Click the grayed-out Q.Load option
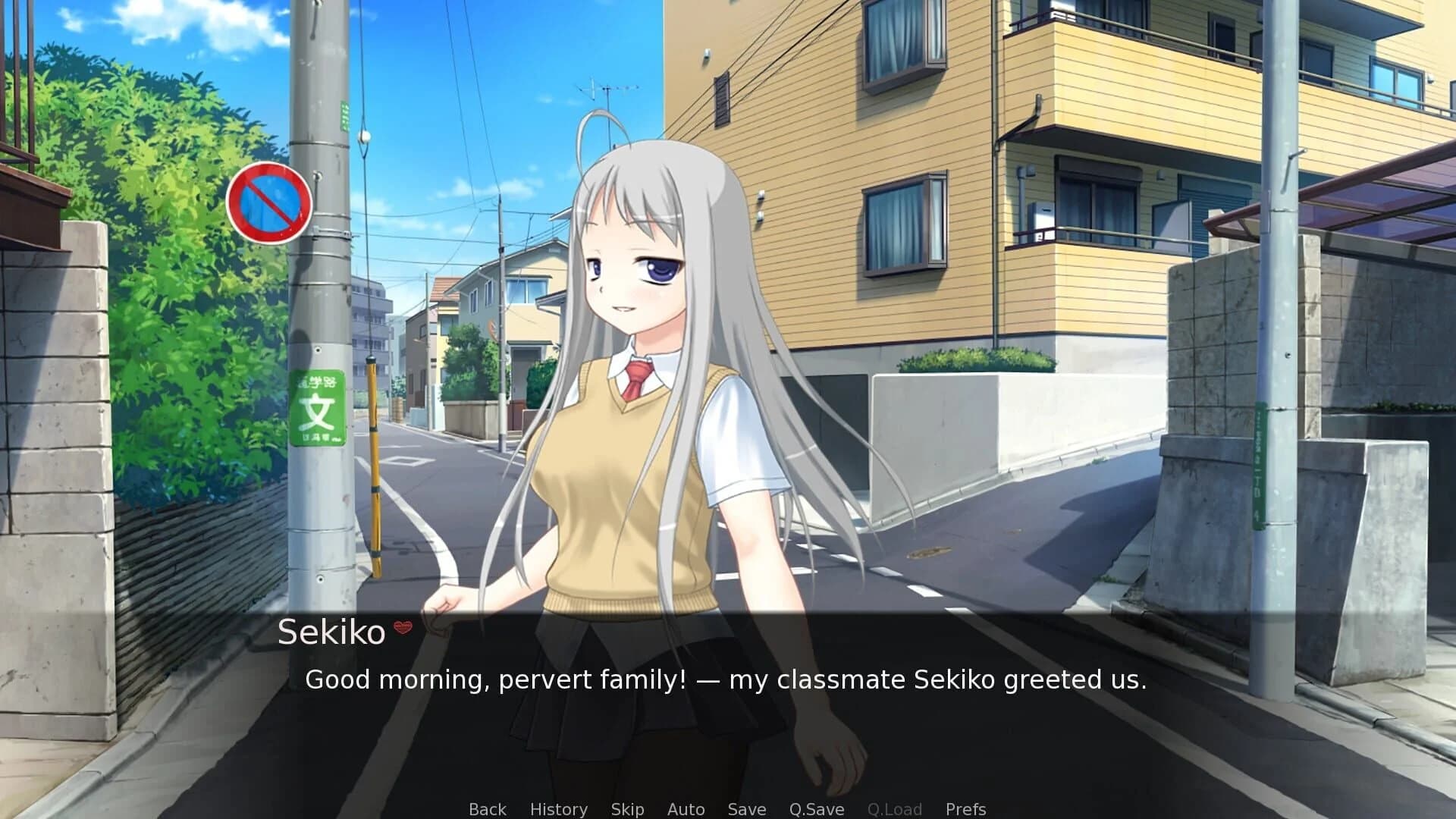Screen dimensions: 1456x819 point(895,808)
